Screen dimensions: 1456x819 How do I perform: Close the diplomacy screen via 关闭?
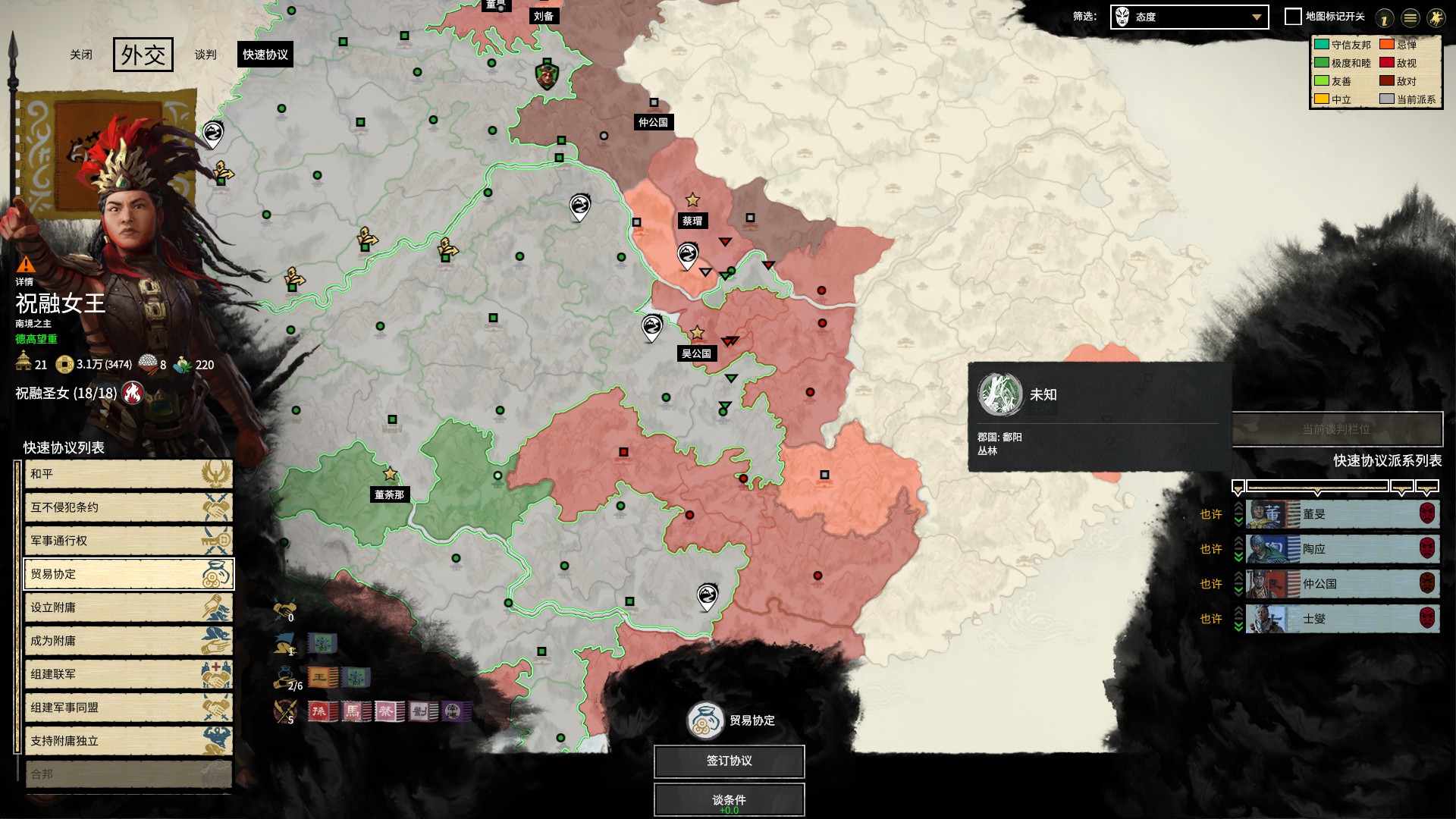81,55
